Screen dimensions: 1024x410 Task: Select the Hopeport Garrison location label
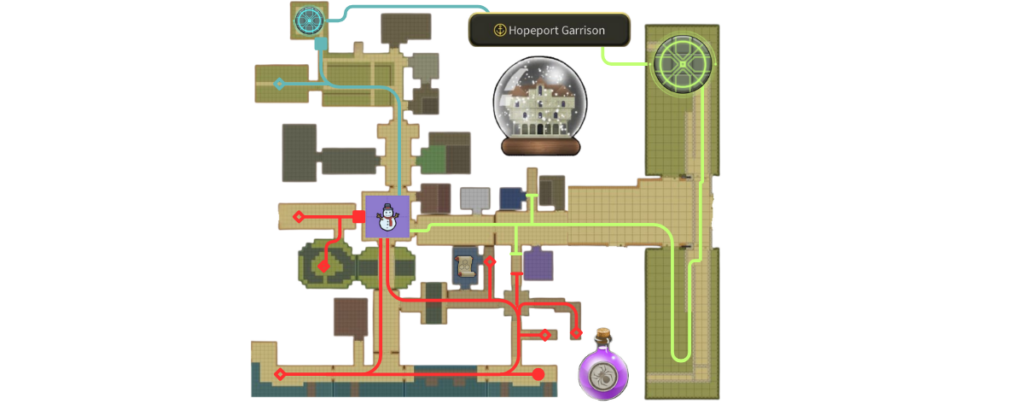point(549,30)
